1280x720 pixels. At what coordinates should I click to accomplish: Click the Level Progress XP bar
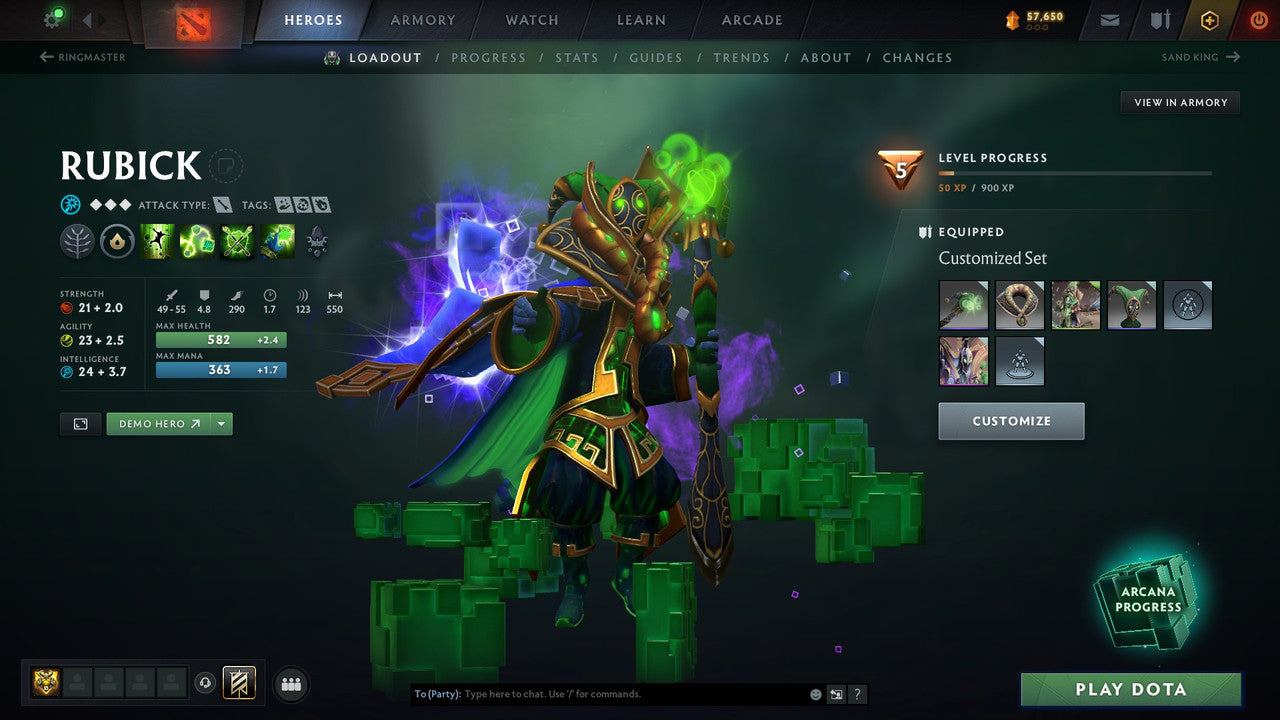(1077, 172)
